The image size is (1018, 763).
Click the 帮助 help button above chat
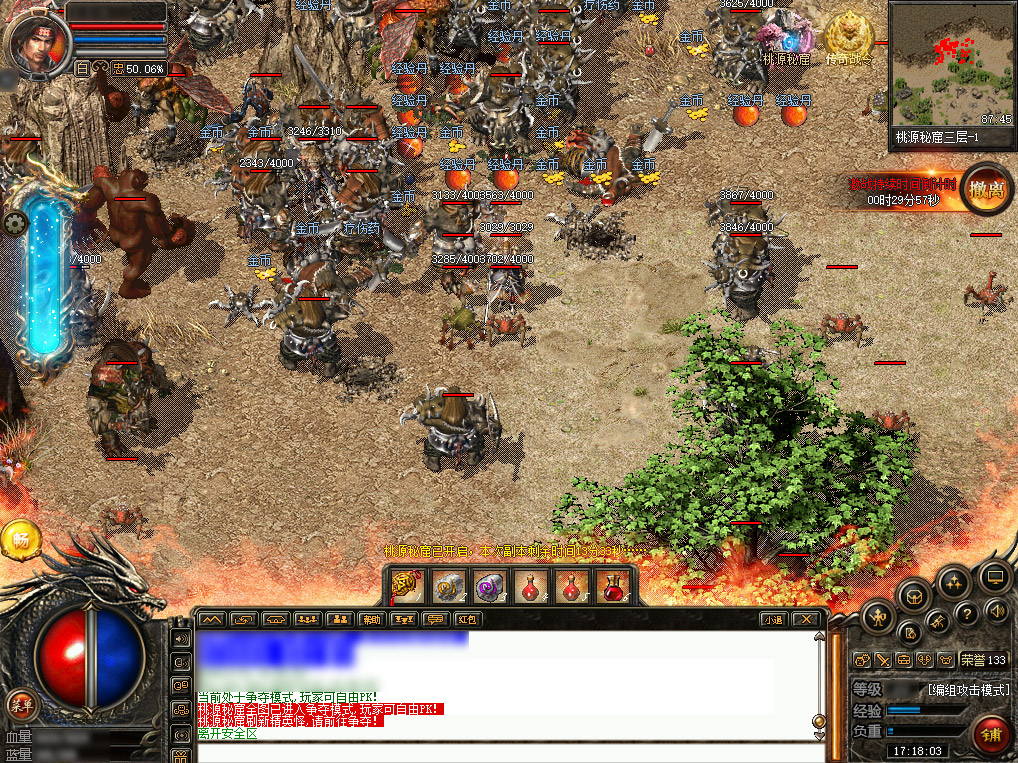pyautogui.click(x=371, y=619)
